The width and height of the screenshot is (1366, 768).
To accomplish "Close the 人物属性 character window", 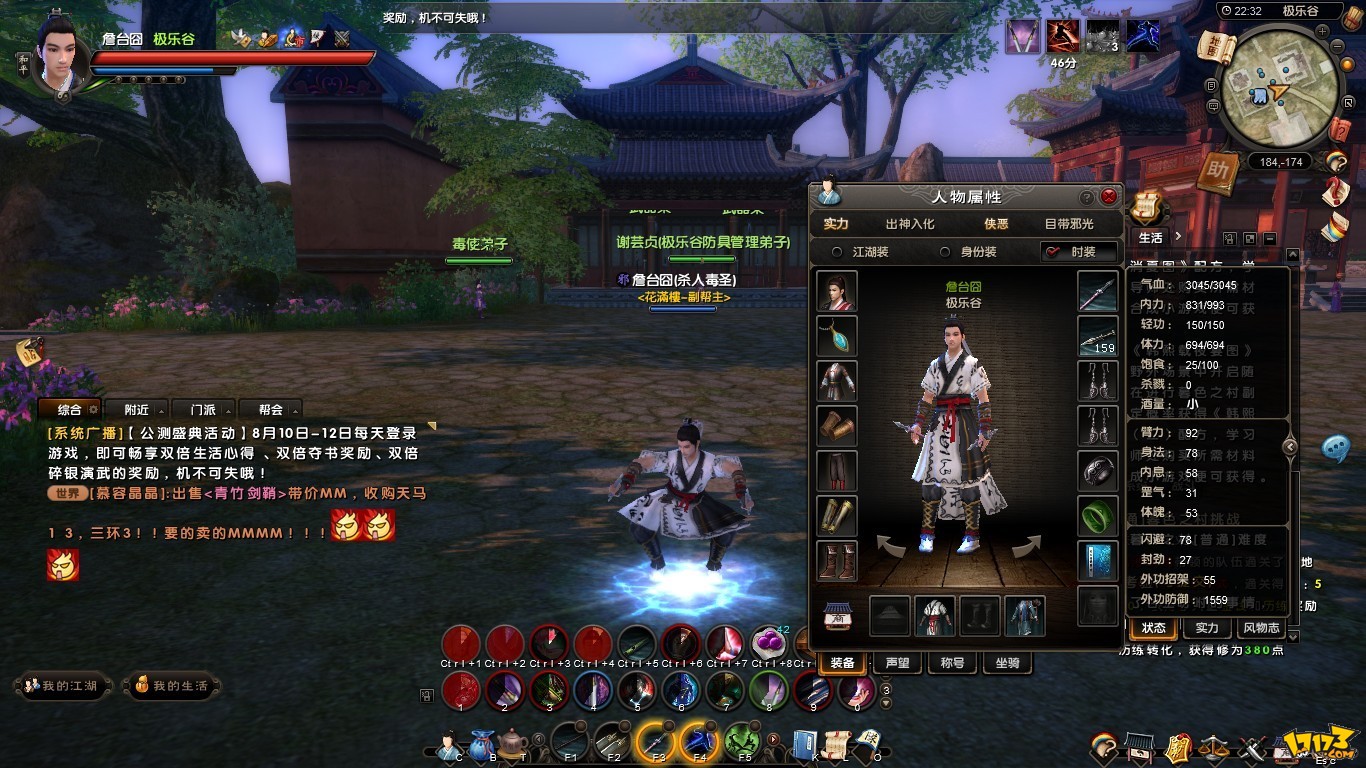I will coord(1108,197).
